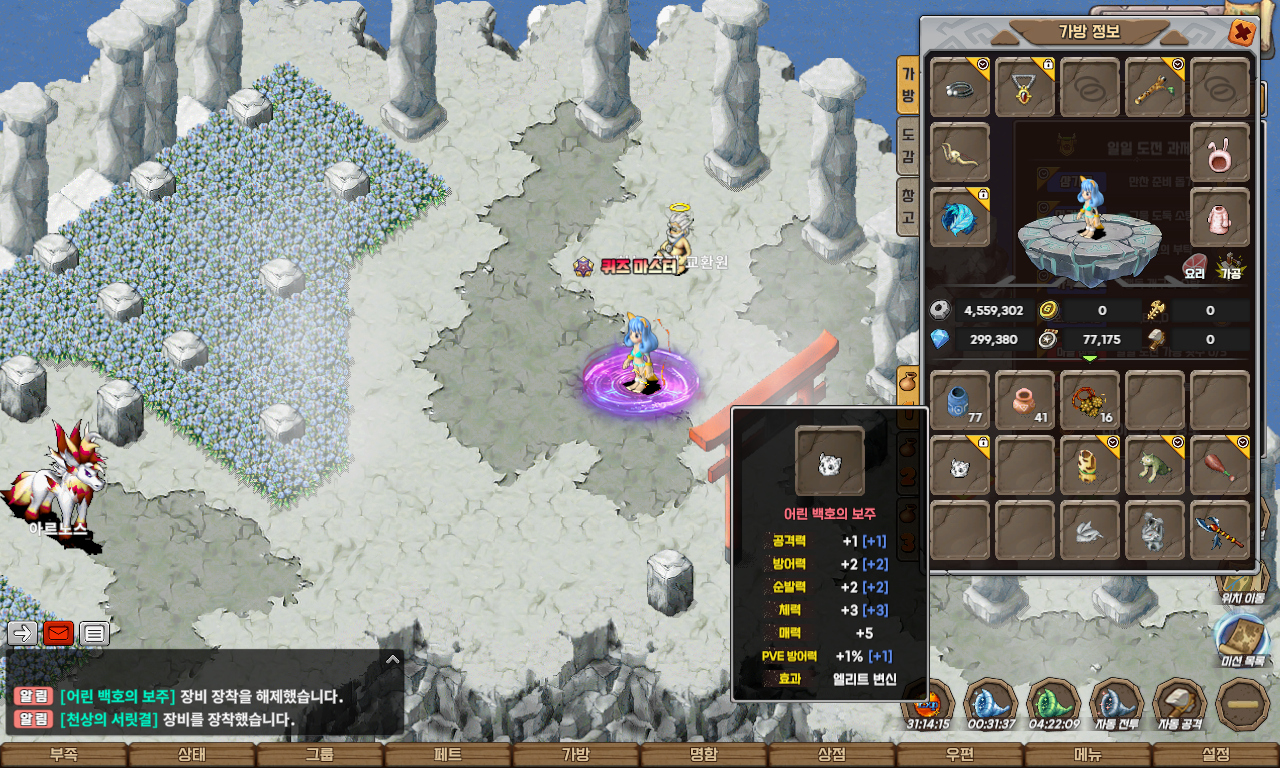Image resolution: width=1280 pixels, height=768 pixels.
Task: Select the blue frost orb equipment slot
Action: [960, 217]
